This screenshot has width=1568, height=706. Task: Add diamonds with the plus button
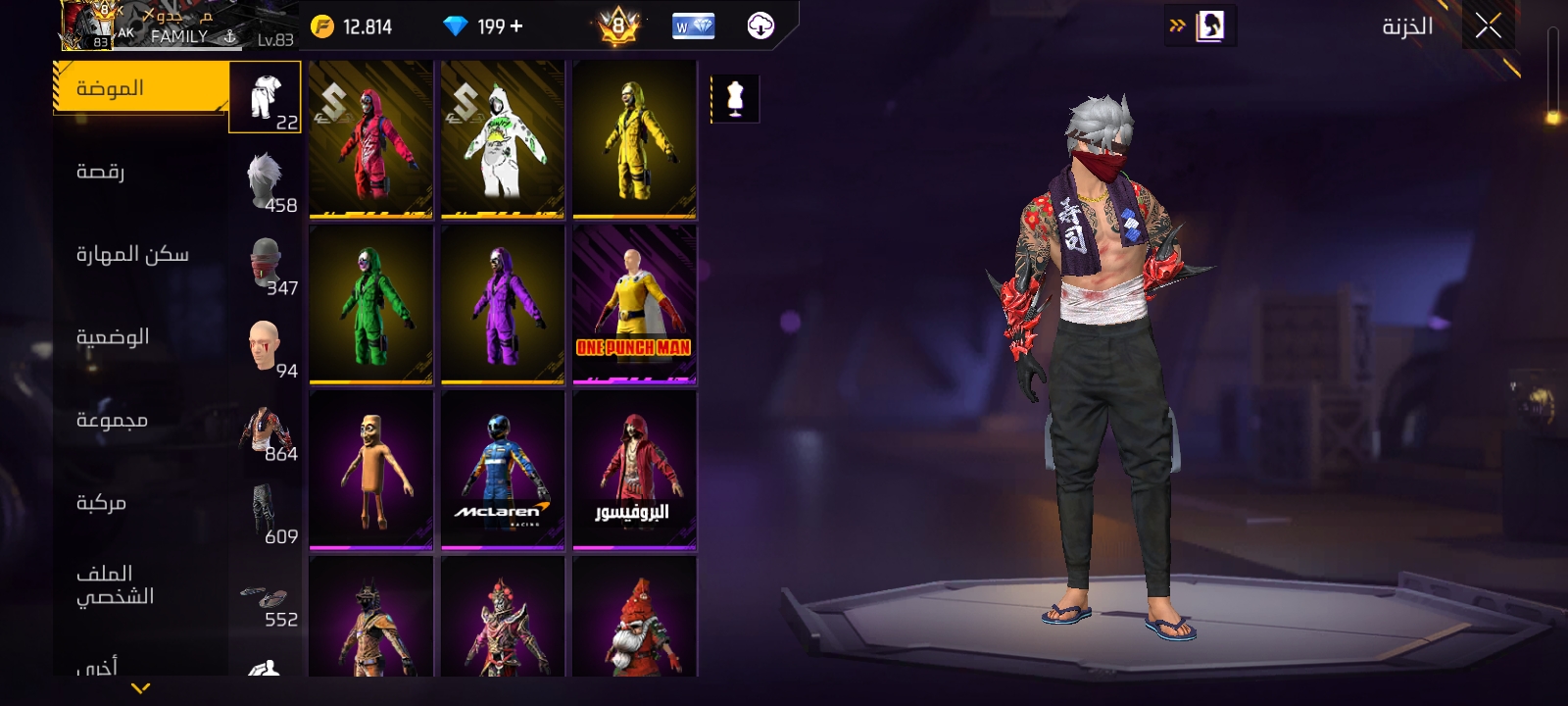[516, 26]
